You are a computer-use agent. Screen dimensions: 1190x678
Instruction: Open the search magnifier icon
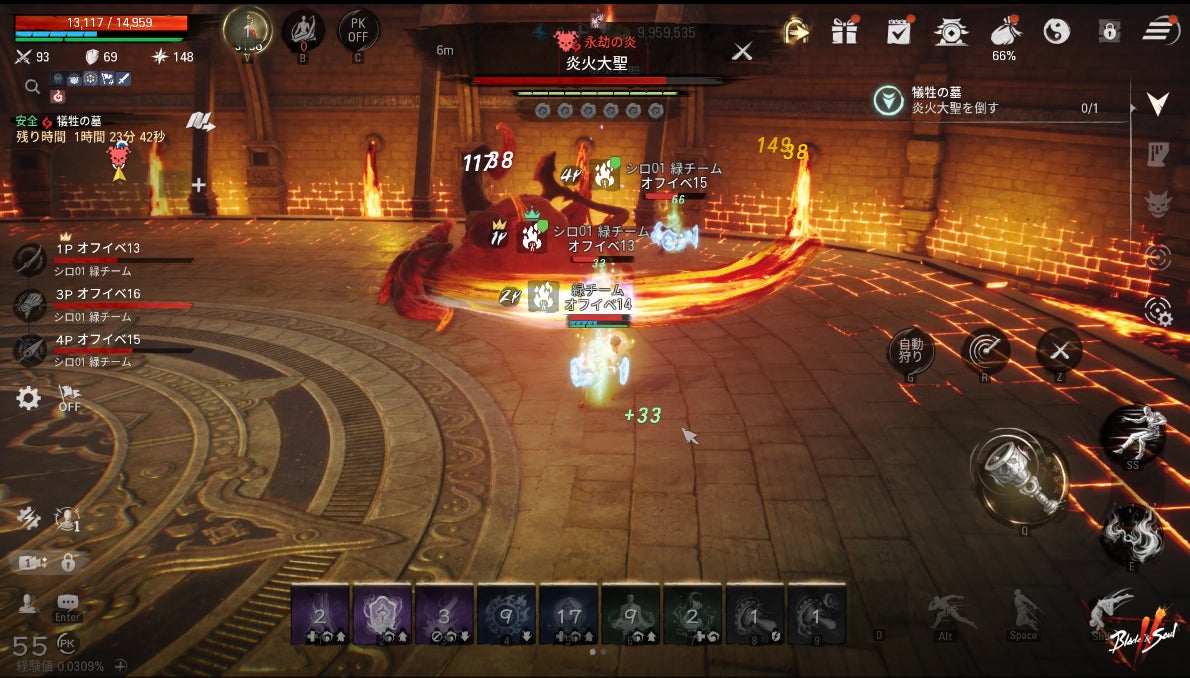tap(32, 87)
